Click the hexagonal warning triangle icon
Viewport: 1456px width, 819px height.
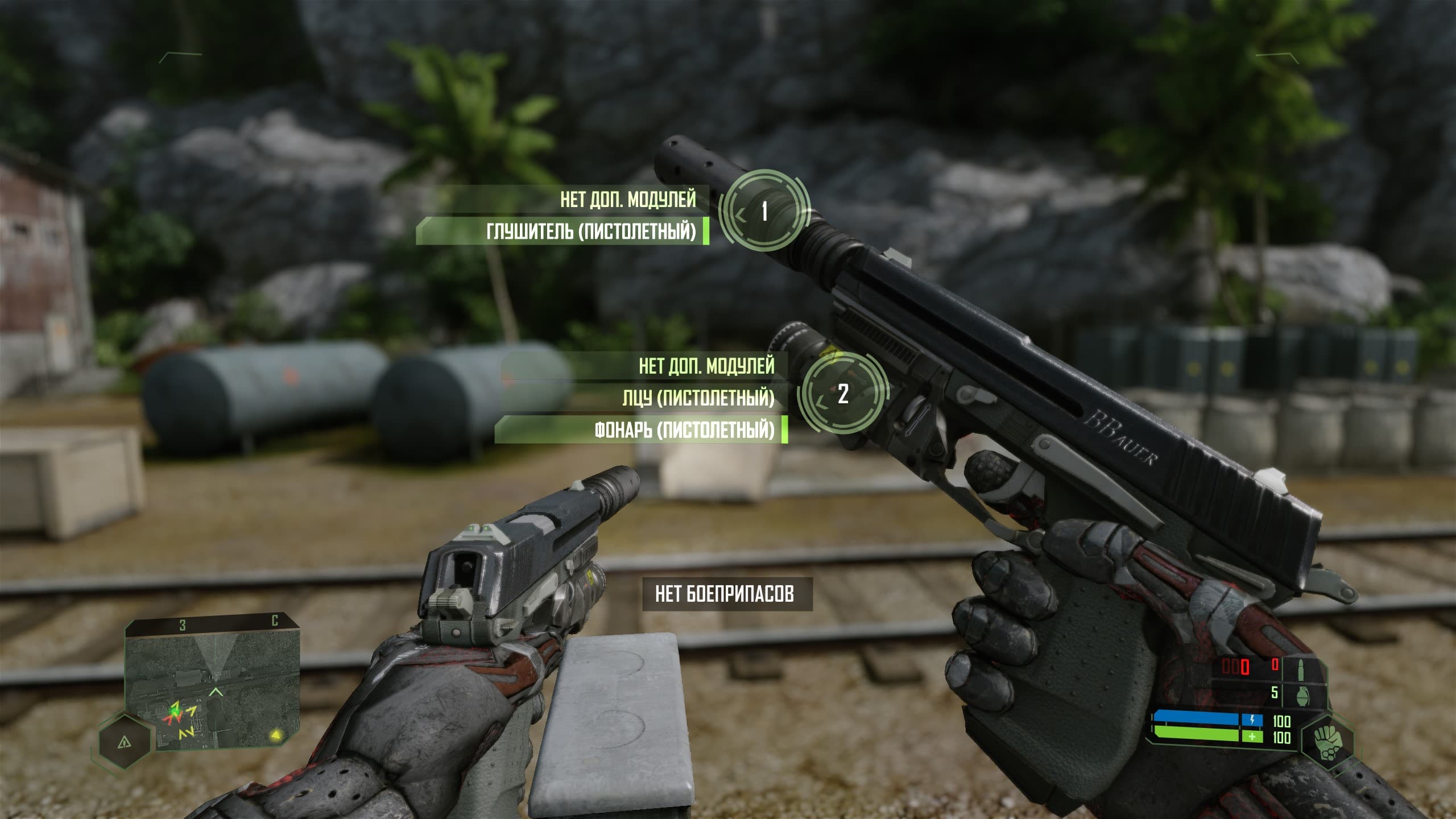click(124, 742)
